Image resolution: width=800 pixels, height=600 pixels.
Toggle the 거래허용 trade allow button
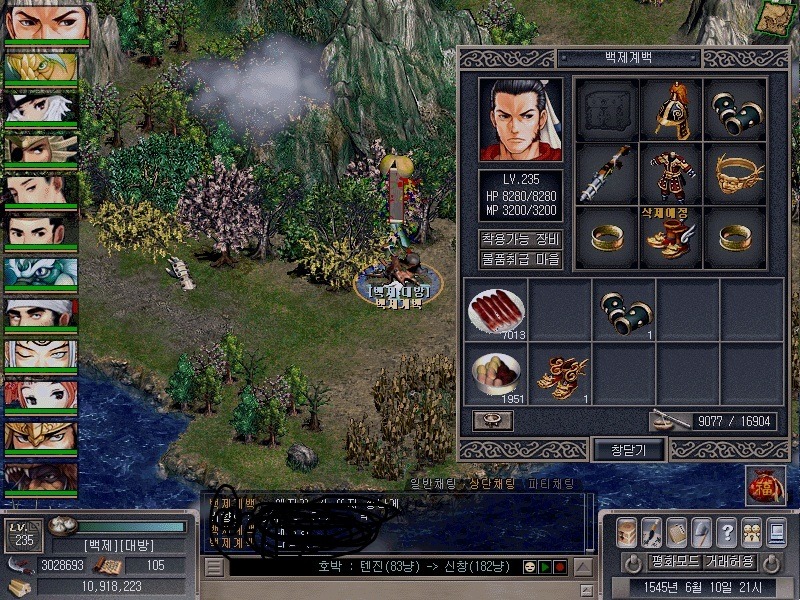click(730, 561)
